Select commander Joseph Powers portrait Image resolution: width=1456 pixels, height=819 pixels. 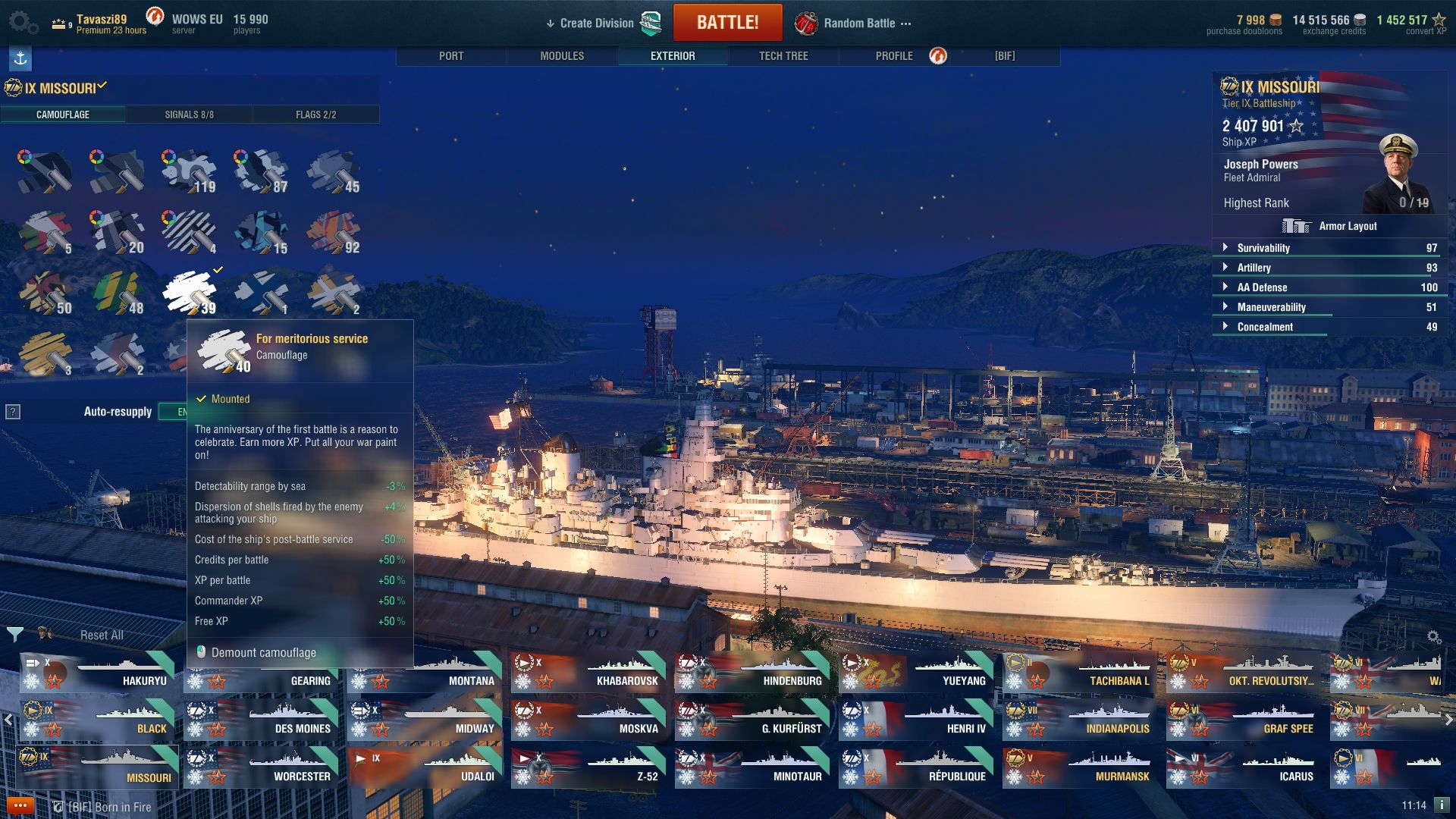(x=1397, y=173)
